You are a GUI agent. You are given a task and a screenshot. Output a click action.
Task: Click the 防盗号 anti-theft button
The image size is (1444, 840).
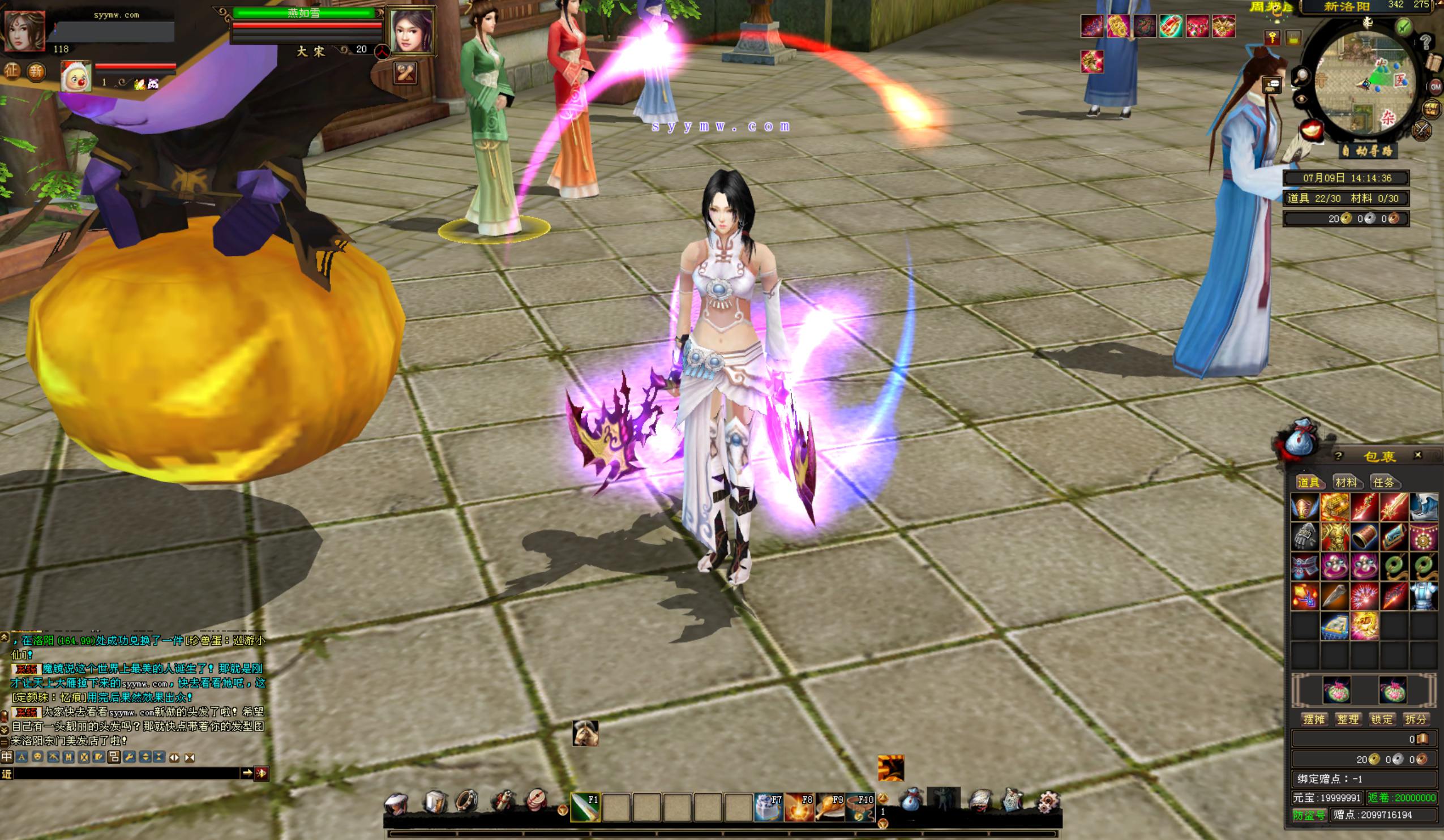[x=1309, y=815]
